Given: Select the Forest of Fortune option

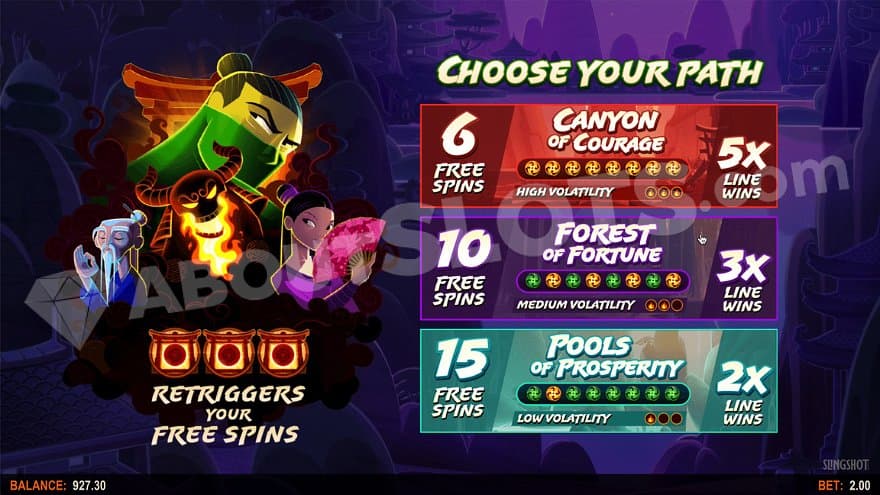Looking at the screenshot, I should 598,267.
